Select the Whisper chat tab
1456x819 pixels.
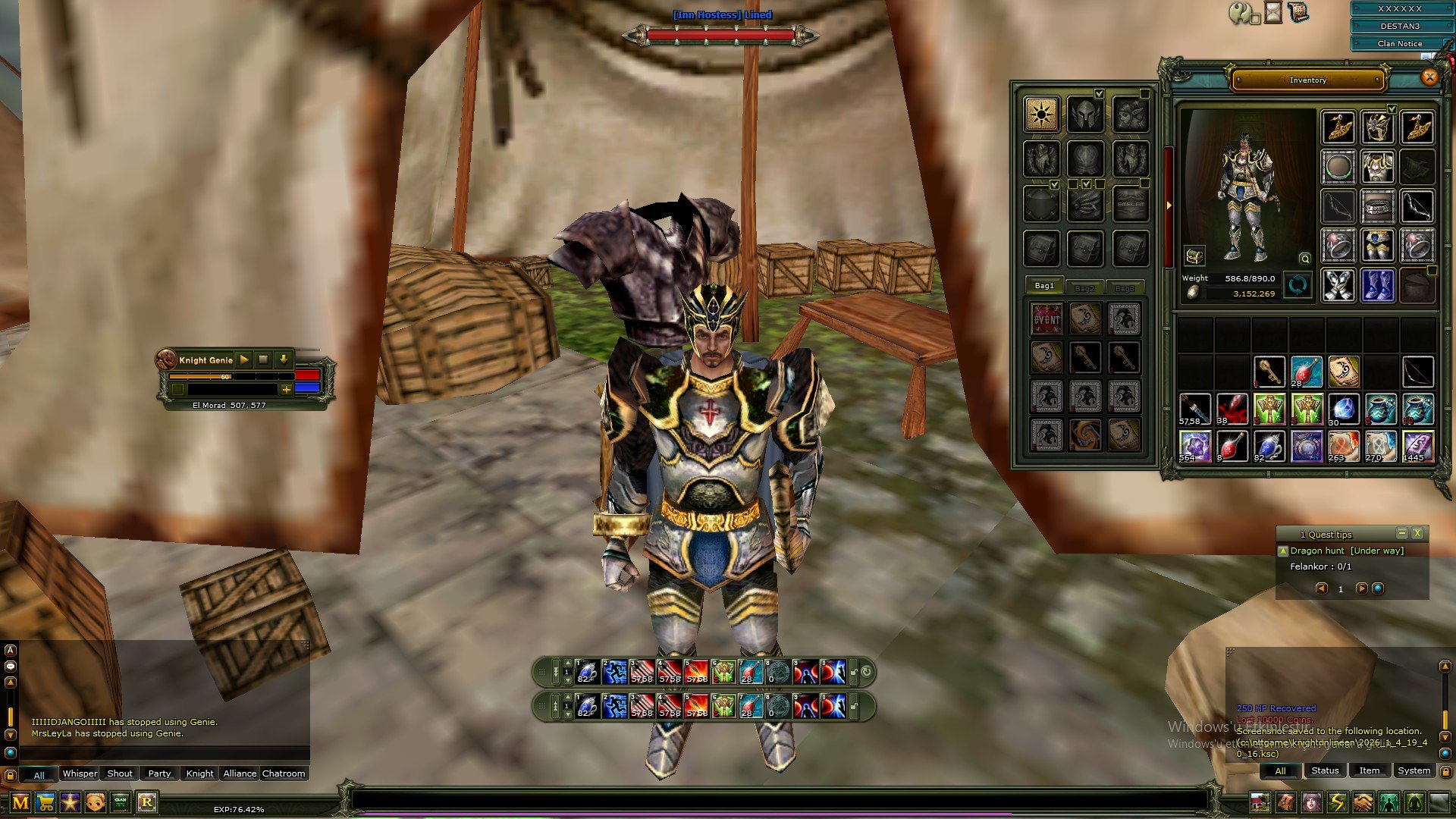point(80,773)
